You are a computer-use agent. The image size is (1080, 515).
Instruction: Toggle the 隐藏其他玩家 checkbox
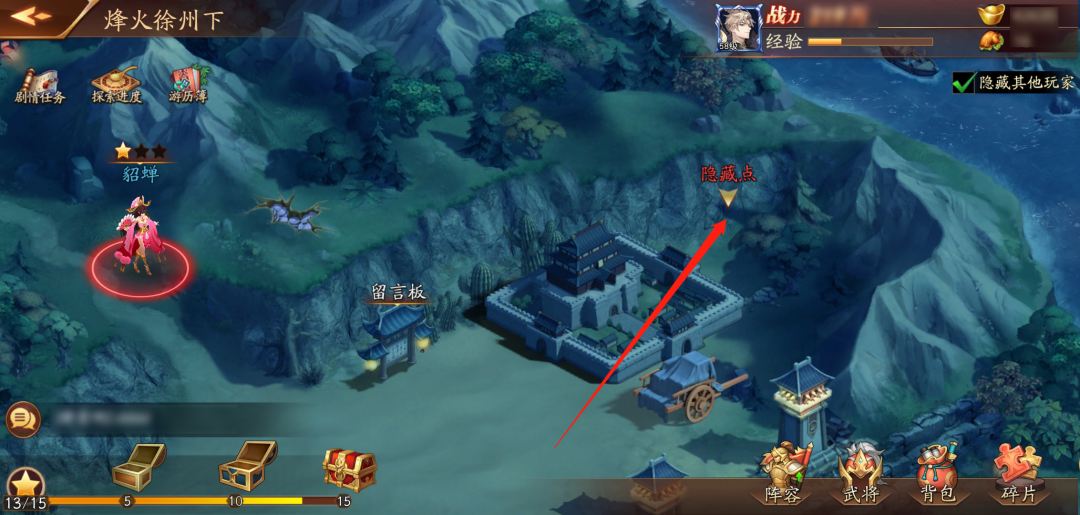pos(964,82)
